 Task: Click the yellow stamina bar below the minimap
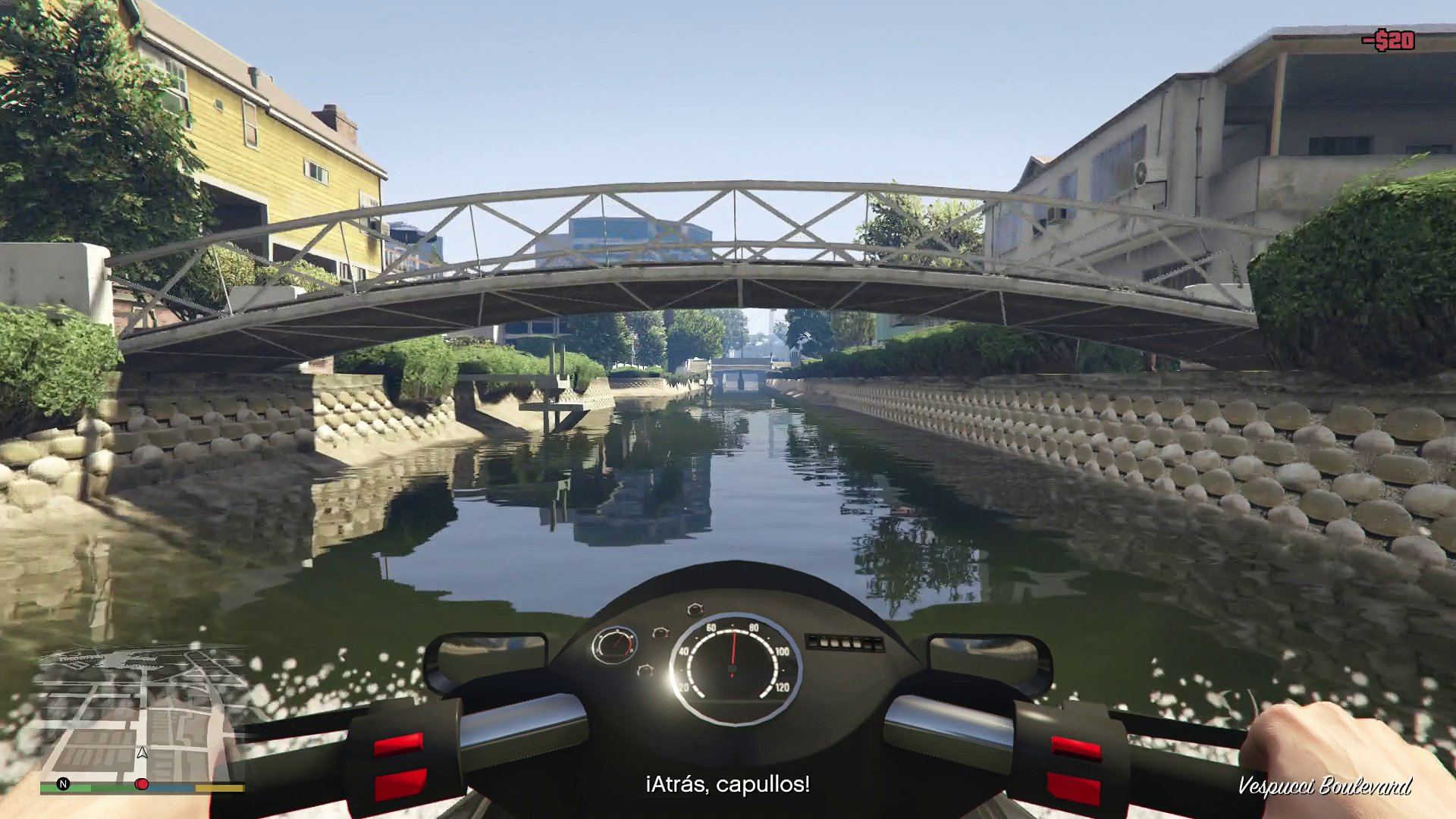(219, 788)
